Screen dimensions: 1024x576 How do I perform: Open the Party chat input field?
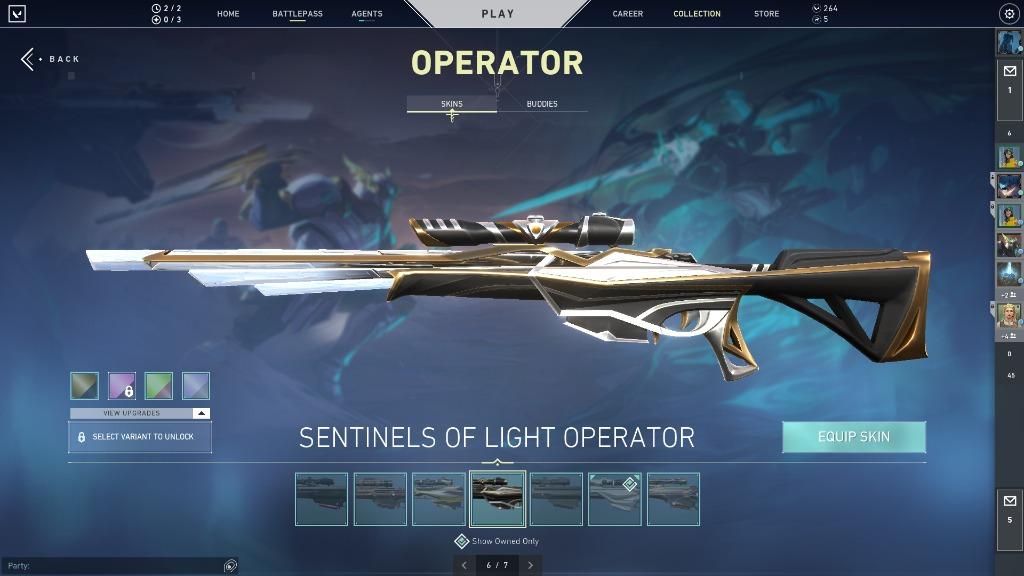(x=110, y=566)
